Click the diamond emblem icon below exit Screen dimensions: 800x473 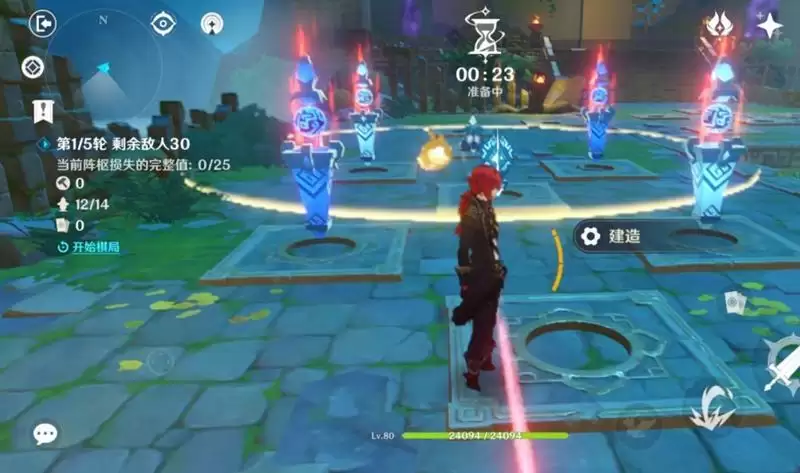(x=32, y=67)
